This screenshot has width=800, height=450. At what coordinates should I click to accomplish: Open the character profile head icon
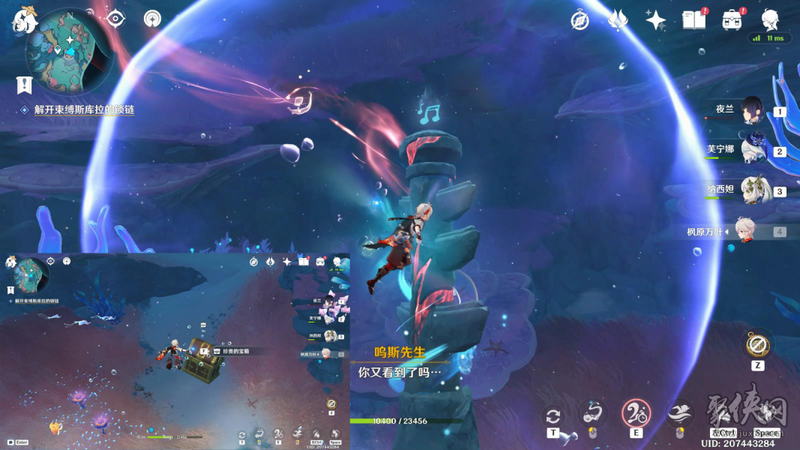tap(770, 20)
